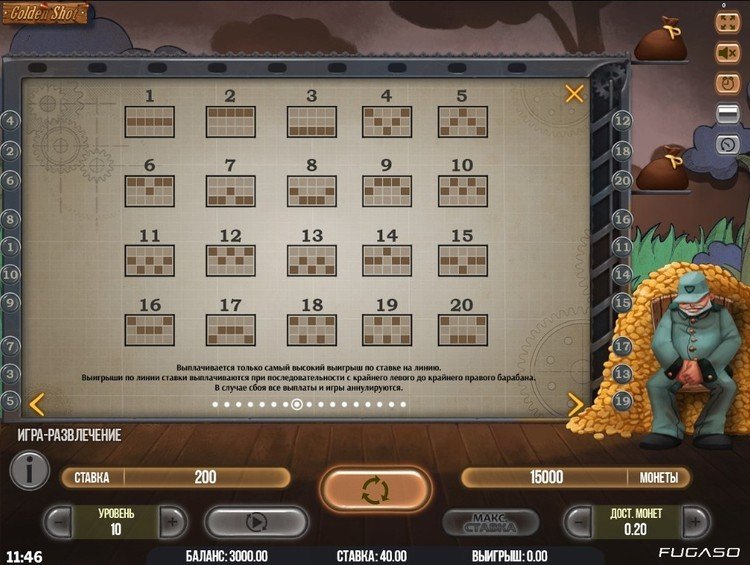Screen dimensions: 750x565
Task: Decrease the bet level with the minus button
Action: [x=59, y=521]
